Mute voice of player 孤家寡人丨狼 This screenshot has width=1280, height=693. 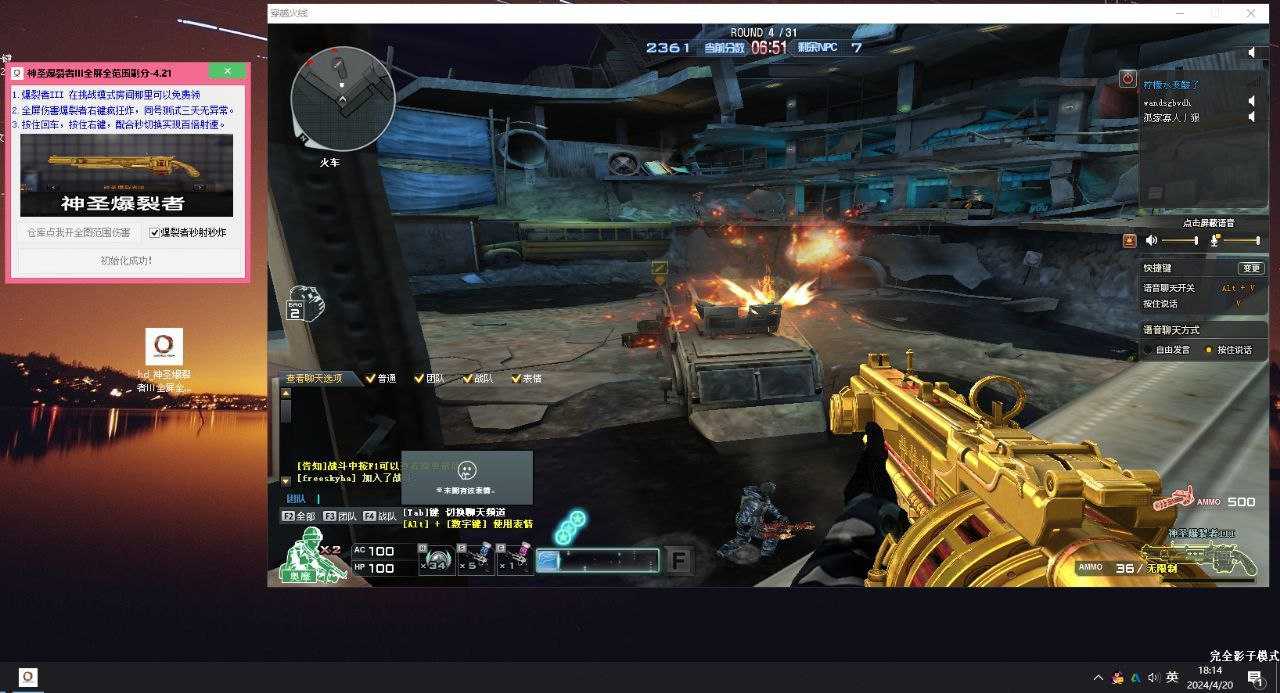[1250, 117]
